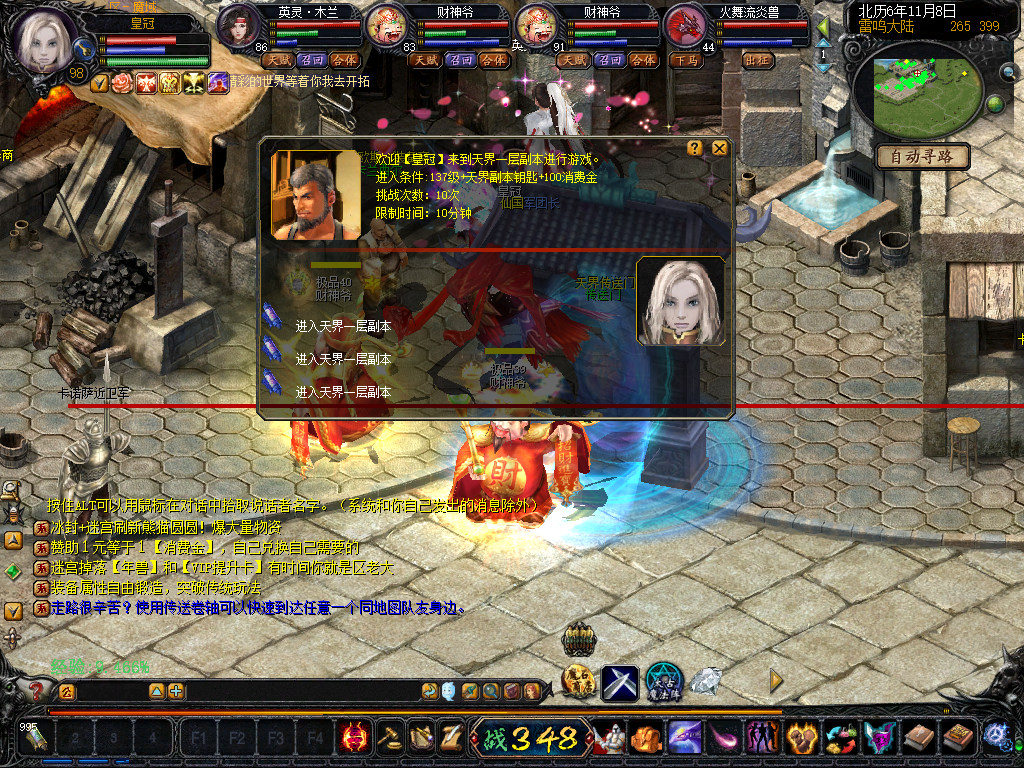This screenshot has width=1024, height=768.
Task: Use the scroll item in hotbar slot one
Action: click(x=36, y=739)
